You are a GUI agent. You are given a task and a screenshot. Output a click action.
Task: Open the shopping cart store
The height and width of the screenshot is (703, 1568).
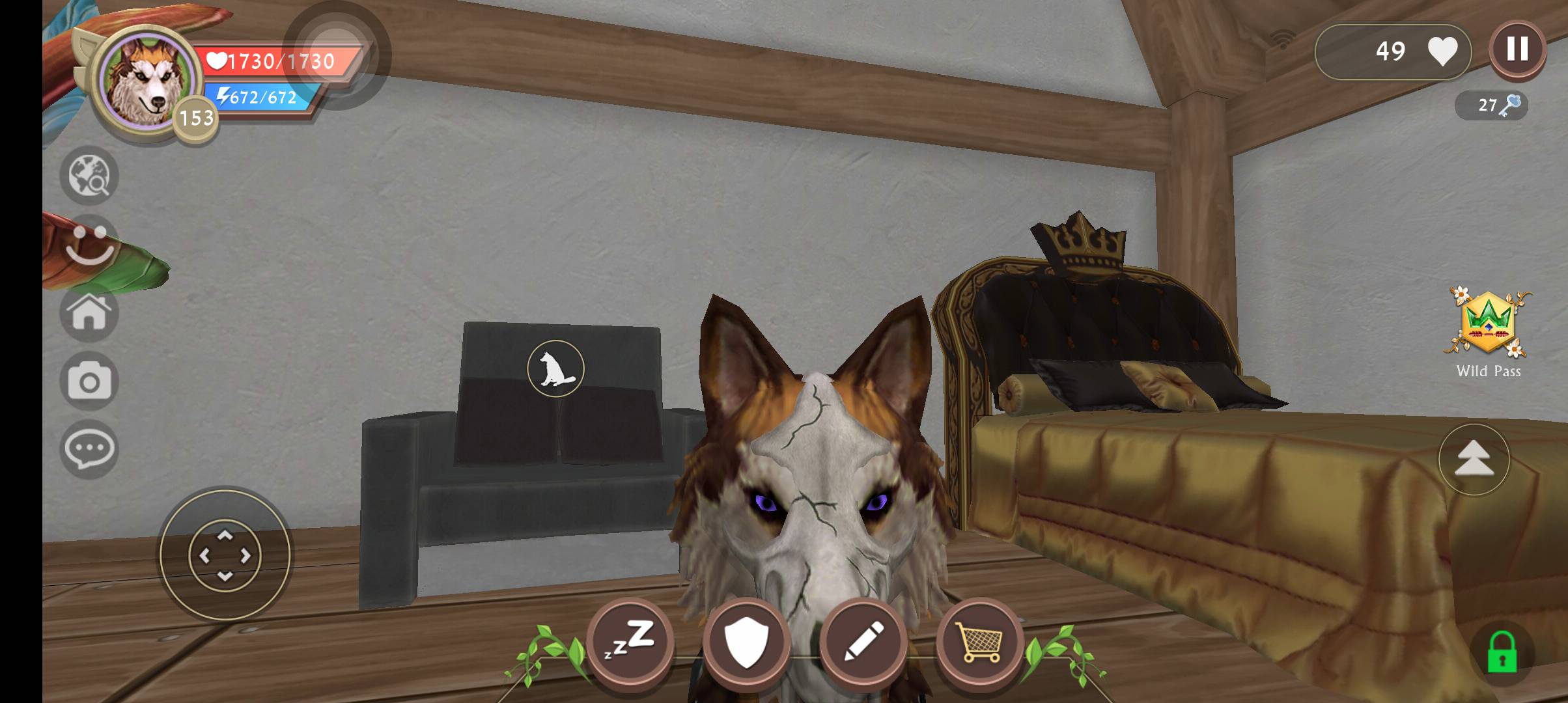979,641
